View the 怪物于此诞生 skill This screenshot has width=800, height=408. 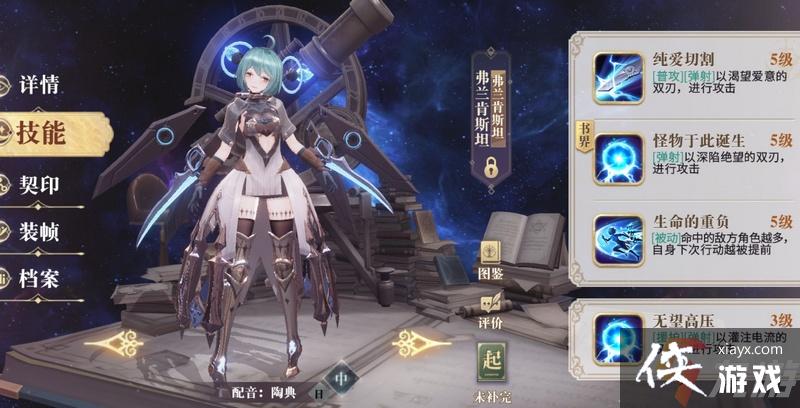(x=618, y=158)
